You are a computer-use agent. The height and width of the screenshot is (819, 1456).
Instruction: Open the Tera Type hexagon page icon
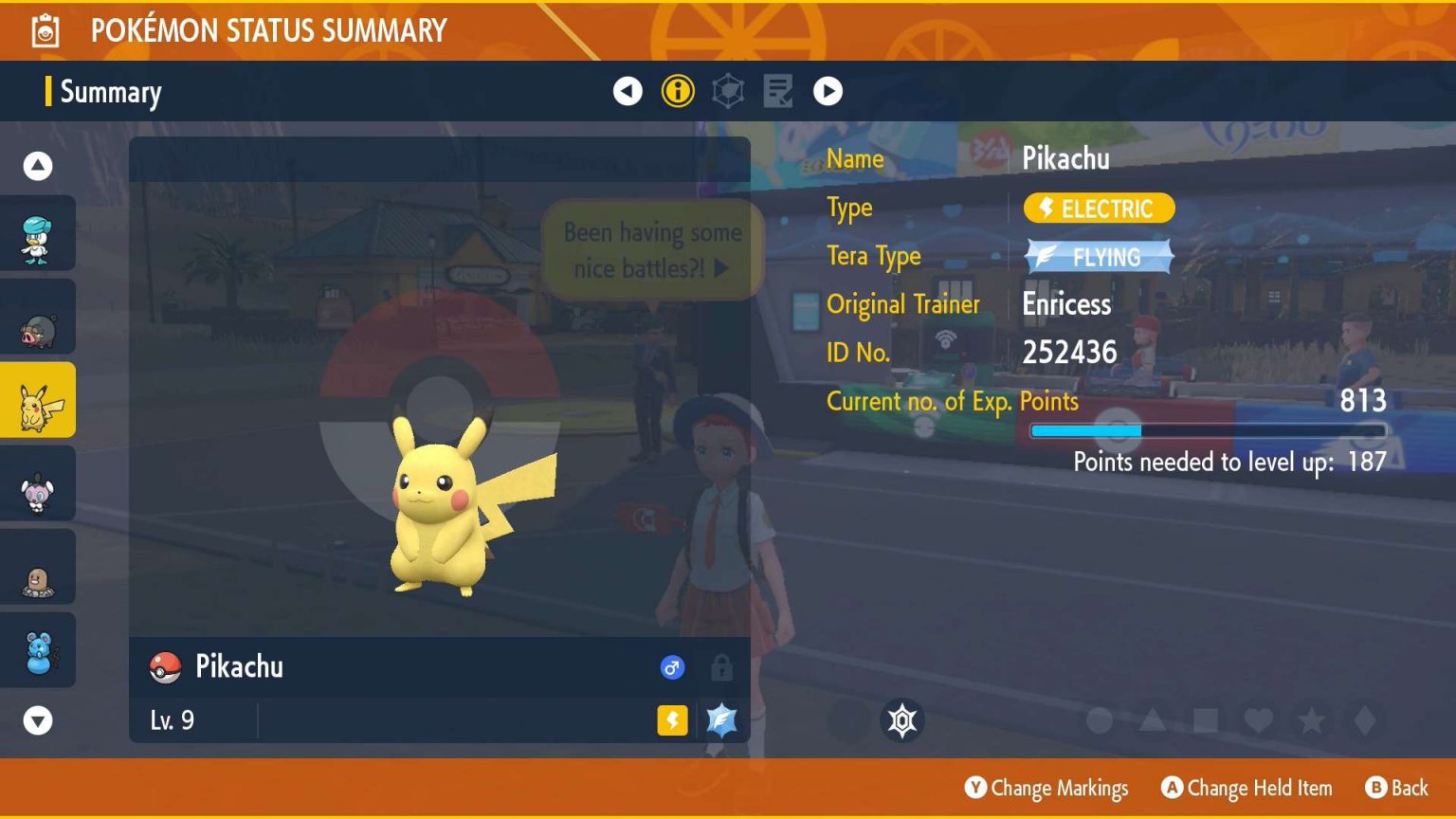click(x=727, y=91)
